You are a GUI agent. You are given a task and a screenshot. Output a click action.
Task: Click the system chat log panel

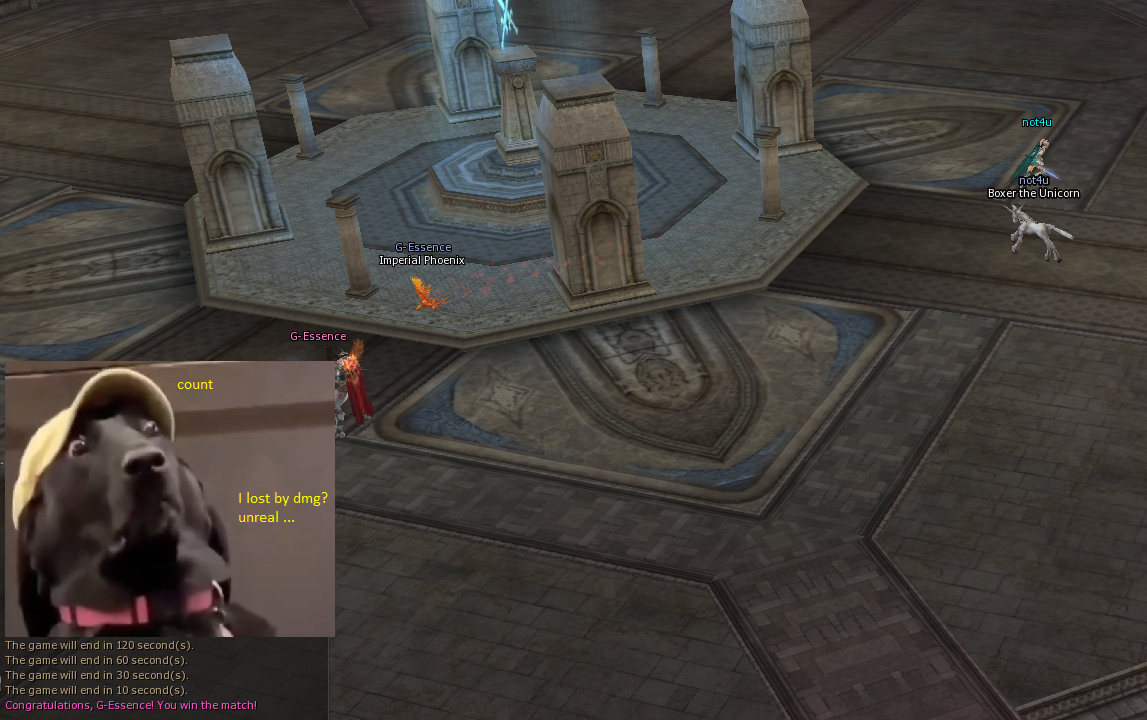pyautogui.click(x=163, y=676)
